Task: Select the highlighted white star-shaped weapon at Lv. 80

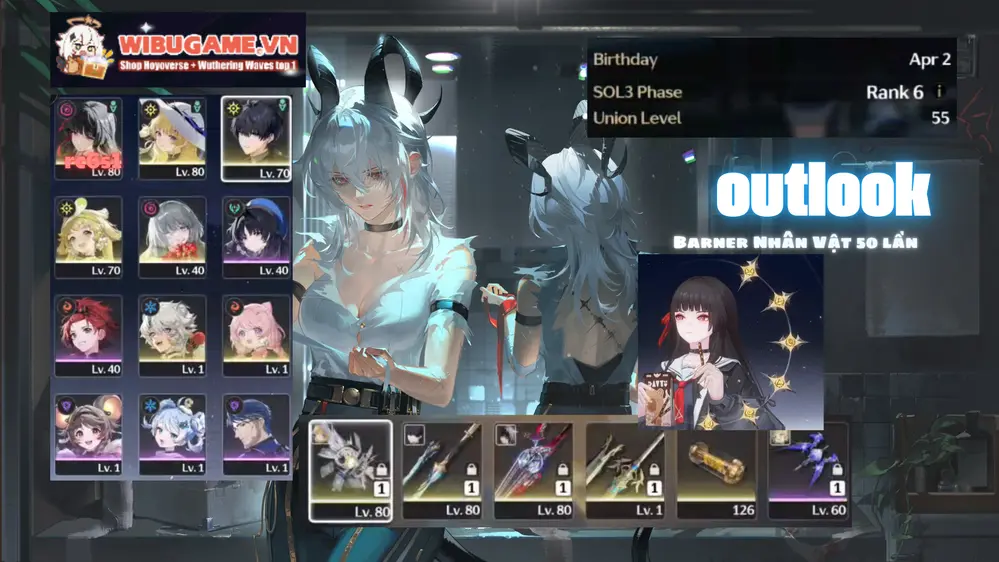Action: (350, 470)
